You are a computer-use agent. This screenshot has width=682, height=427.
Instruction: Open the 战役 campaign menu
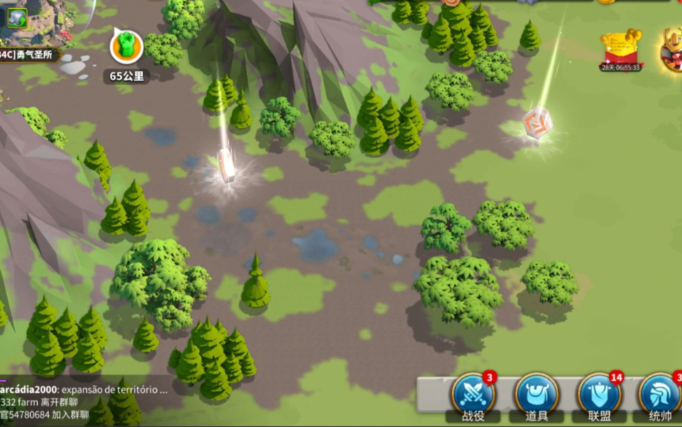point(473,394)
